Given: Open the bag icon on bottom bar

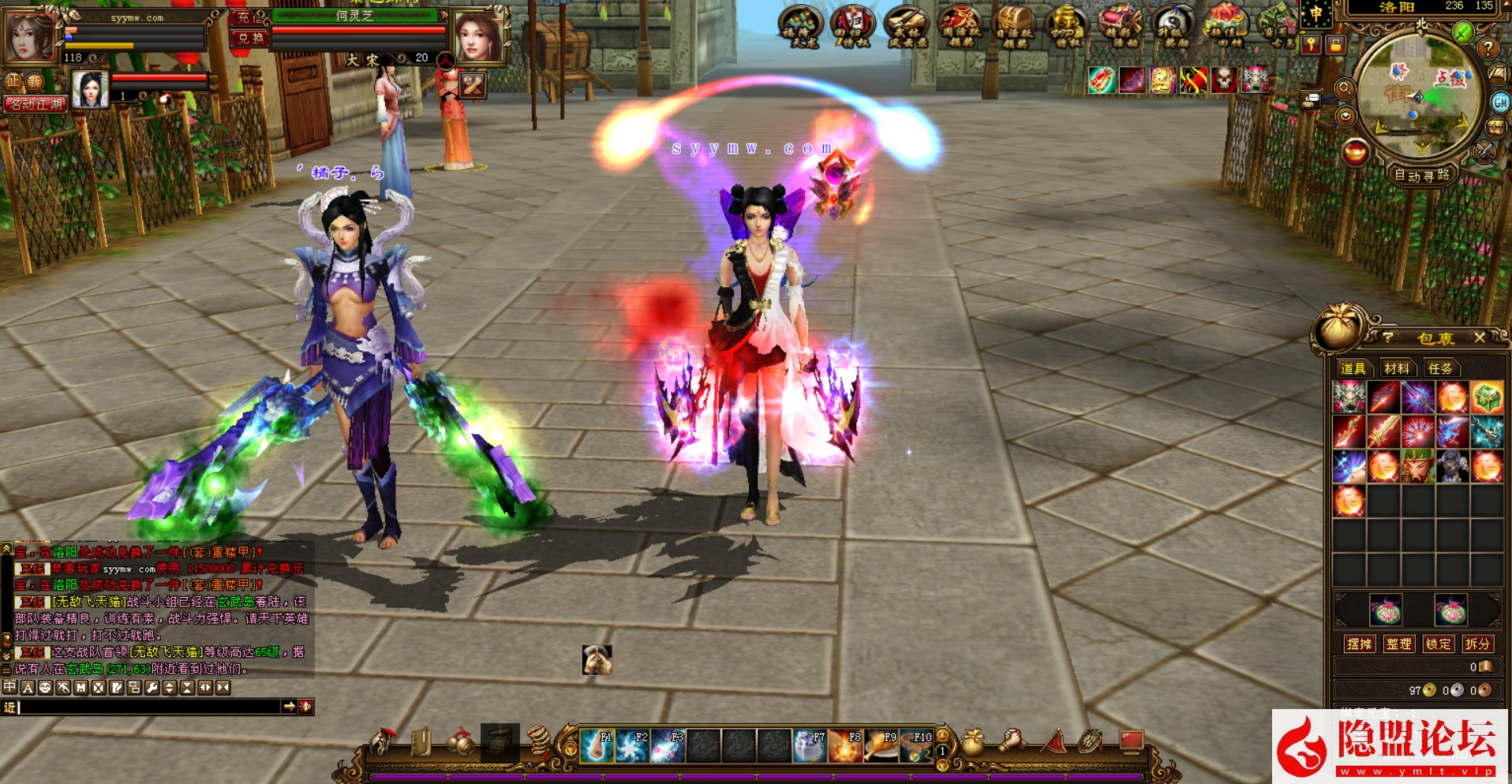Looking at the screenshot, I should pyautogui.click(x=973, y=742).
